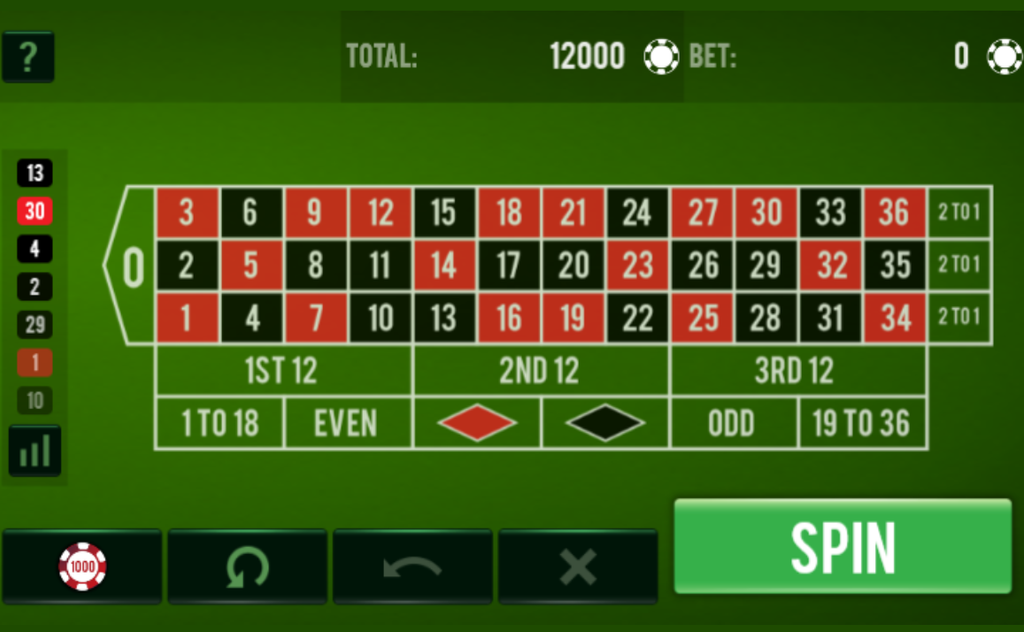The height and width of the screenshot is (632, 1024).
Task: Bet on the red diamond
Action: [x=476, y=423]
